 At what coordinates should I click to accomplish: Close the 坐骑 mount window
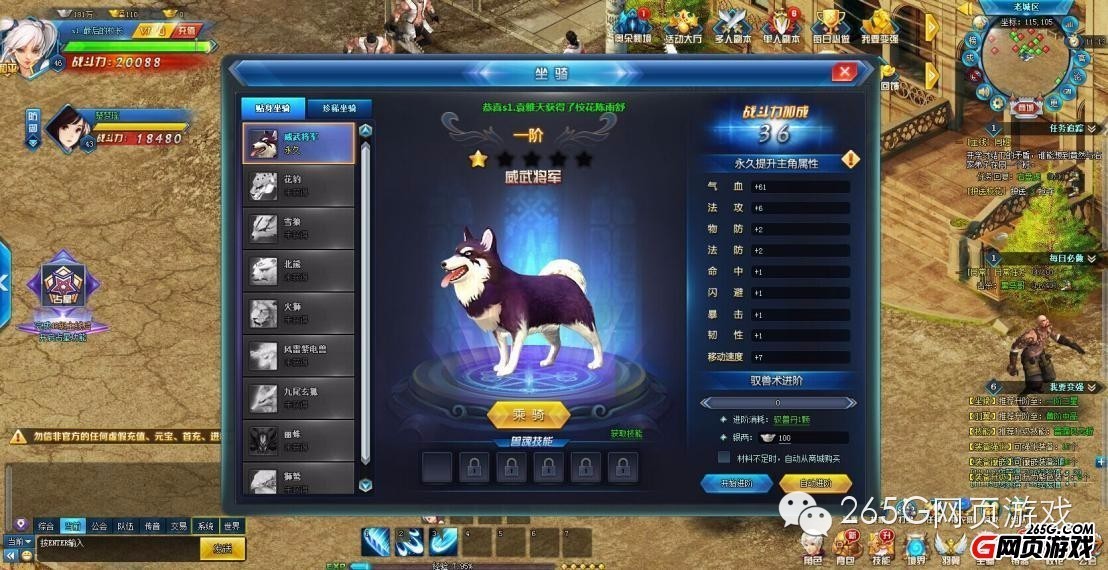(x=844, y=72)
